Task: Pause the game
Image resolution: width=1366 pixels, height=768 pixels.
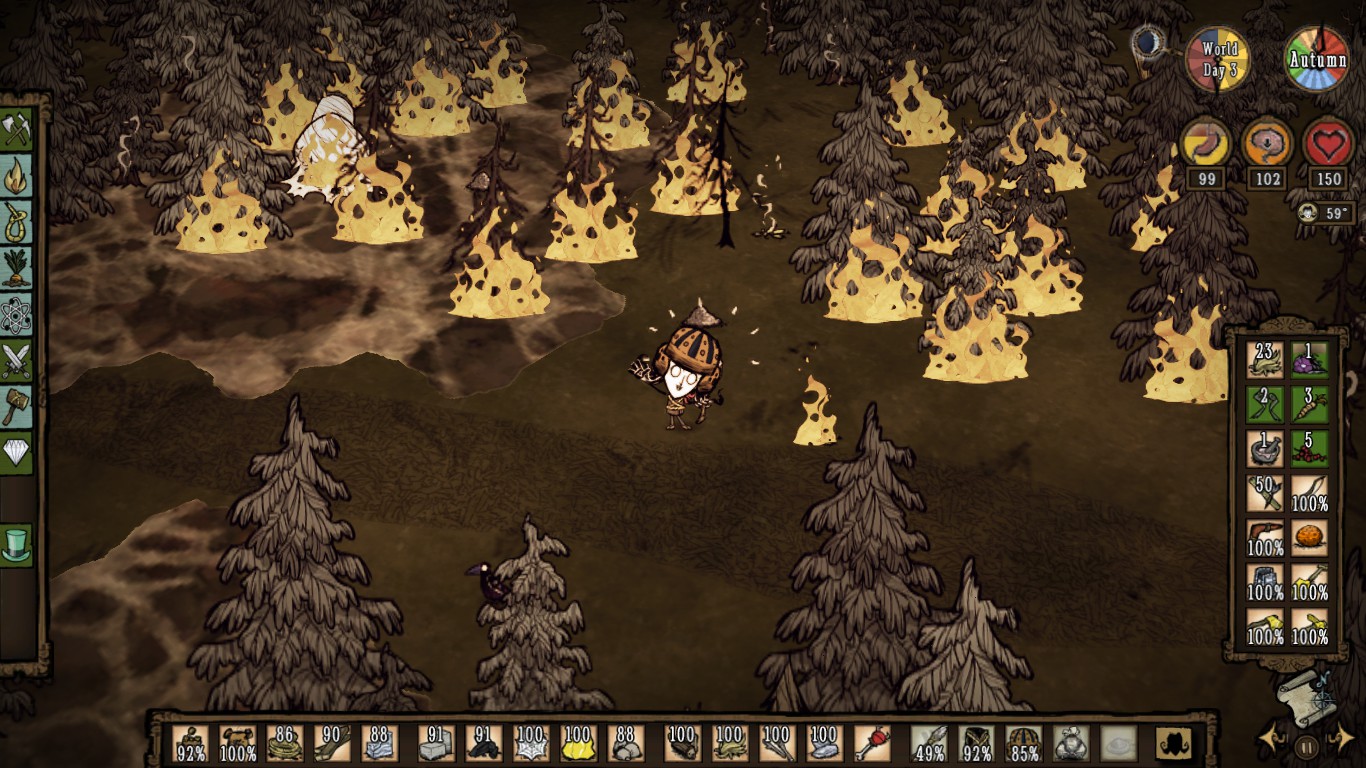Action: [1306, 745]
